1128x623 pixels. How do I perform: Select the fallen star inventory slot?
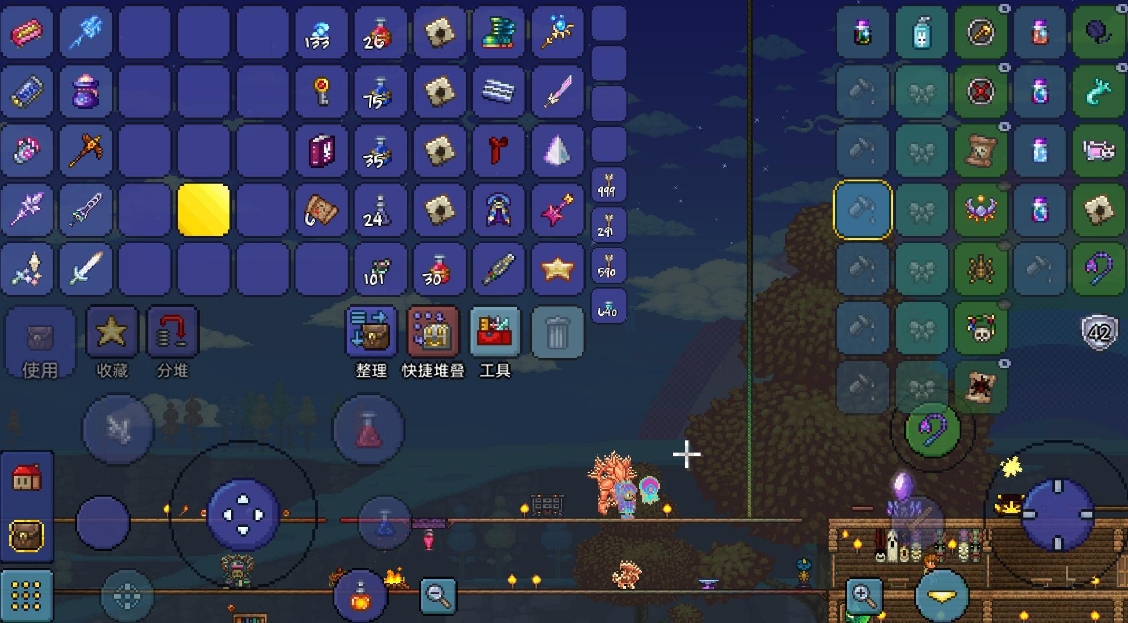click(x=557, y=269)
